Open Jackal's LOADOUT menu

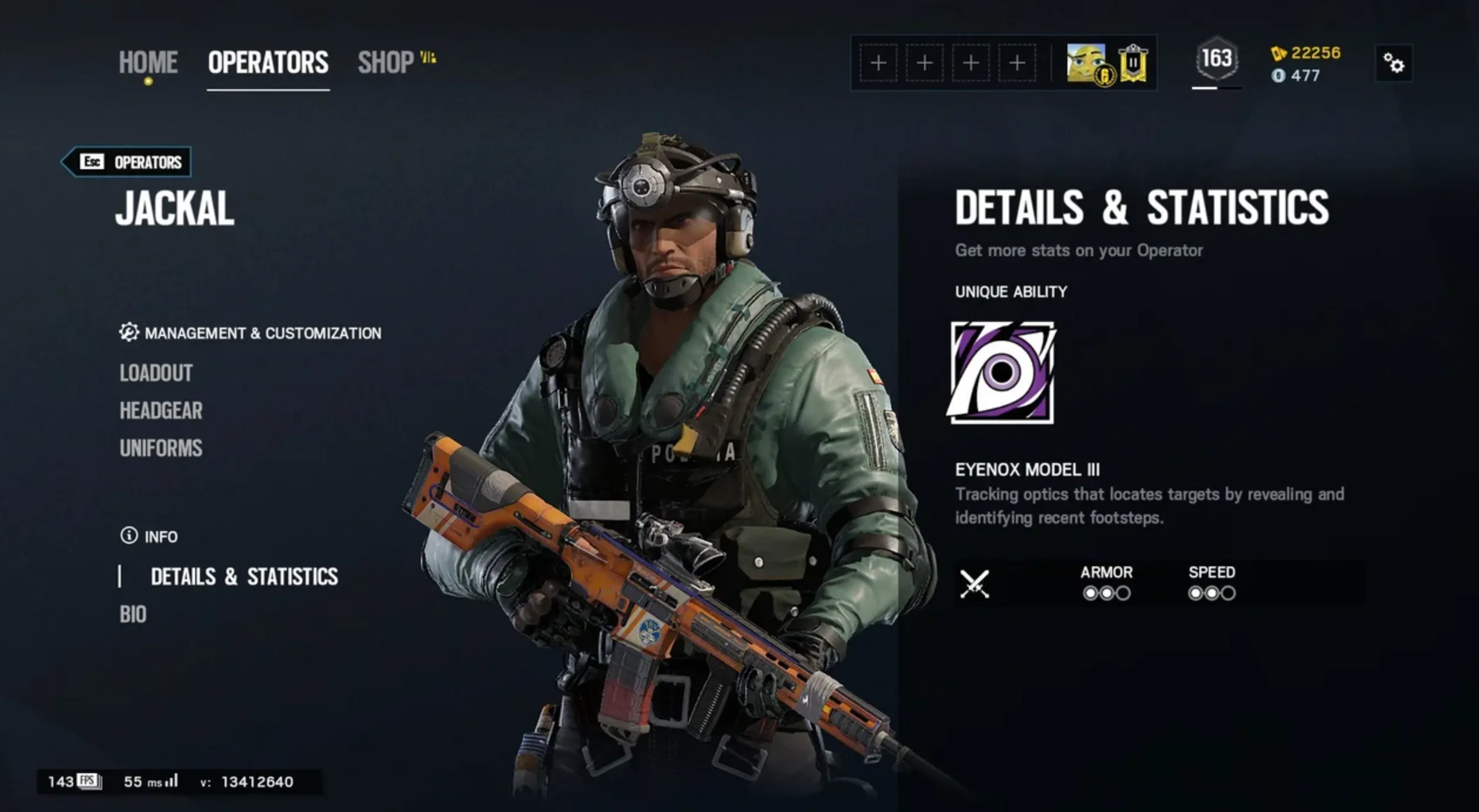coord(156,373)
